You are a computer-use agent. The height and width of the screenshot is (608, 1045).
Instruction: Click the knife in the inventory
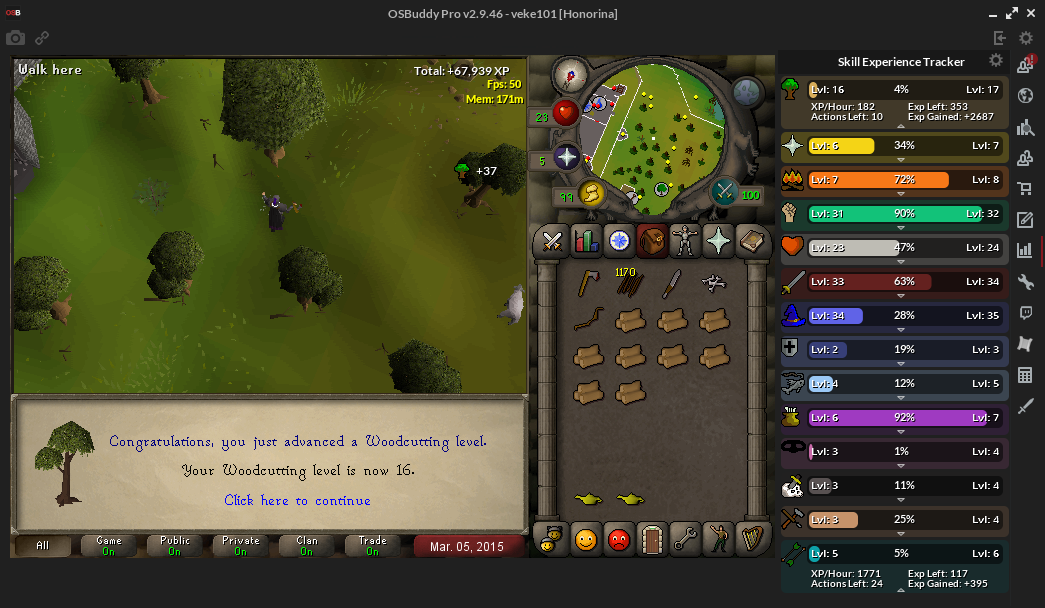[x=671, y=284]
